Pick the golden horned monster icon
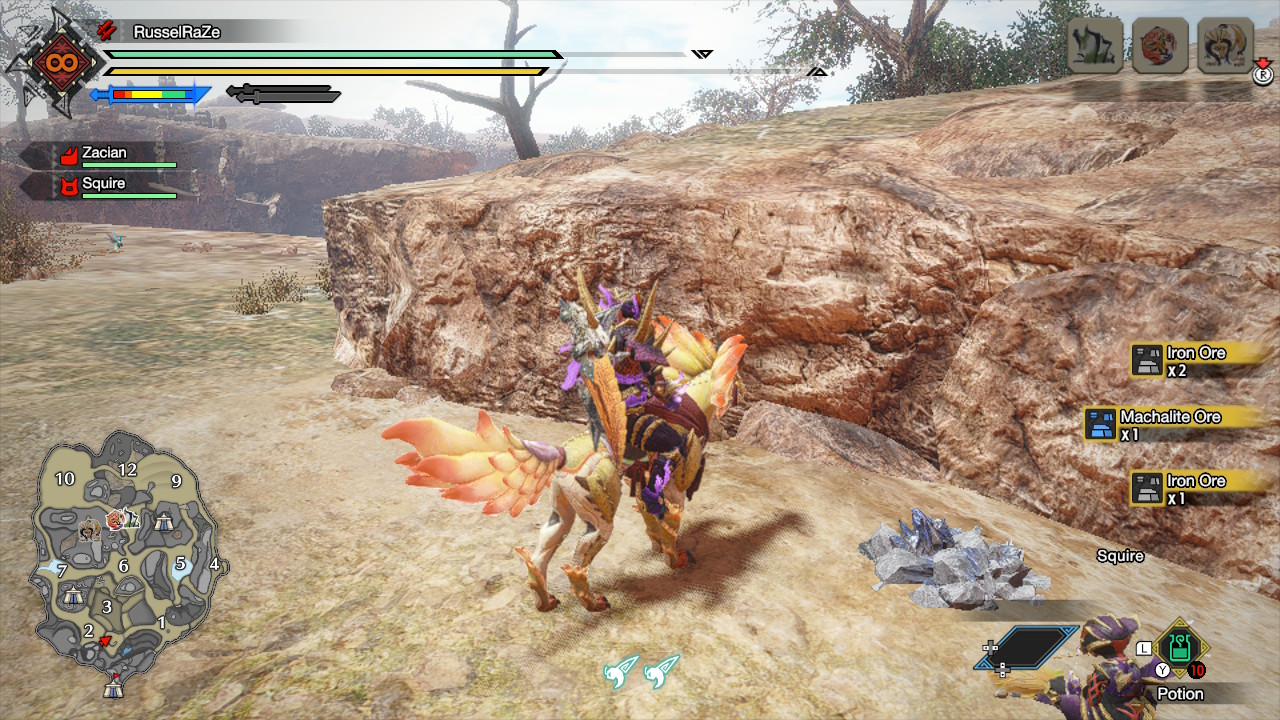 tap(1225, 45)
